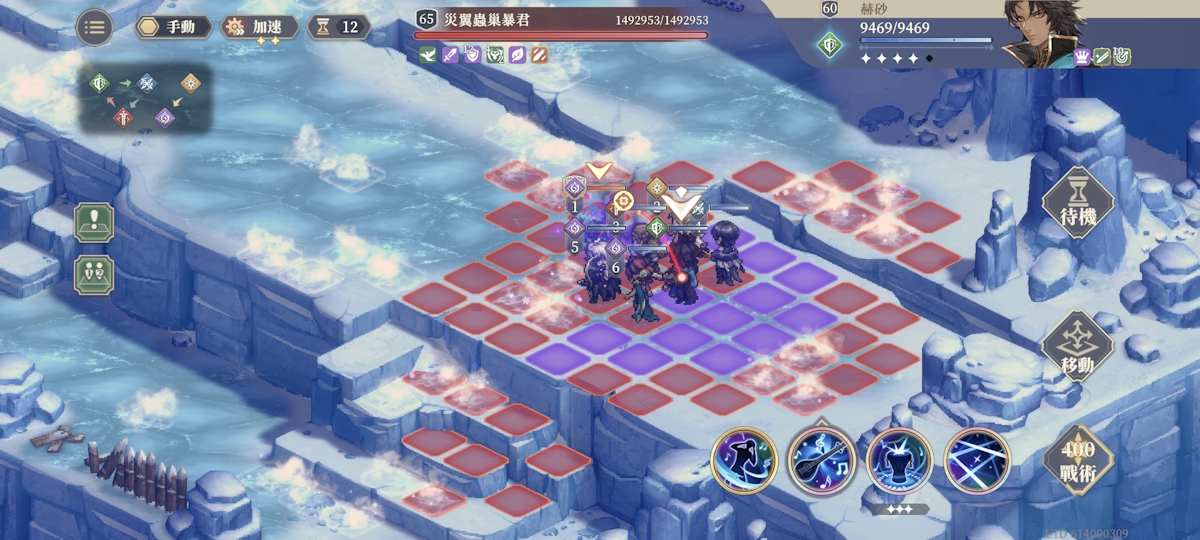Screen dimensions: 1200x540
Task: Open the two-figure turn order button
Action: point(94,275)
